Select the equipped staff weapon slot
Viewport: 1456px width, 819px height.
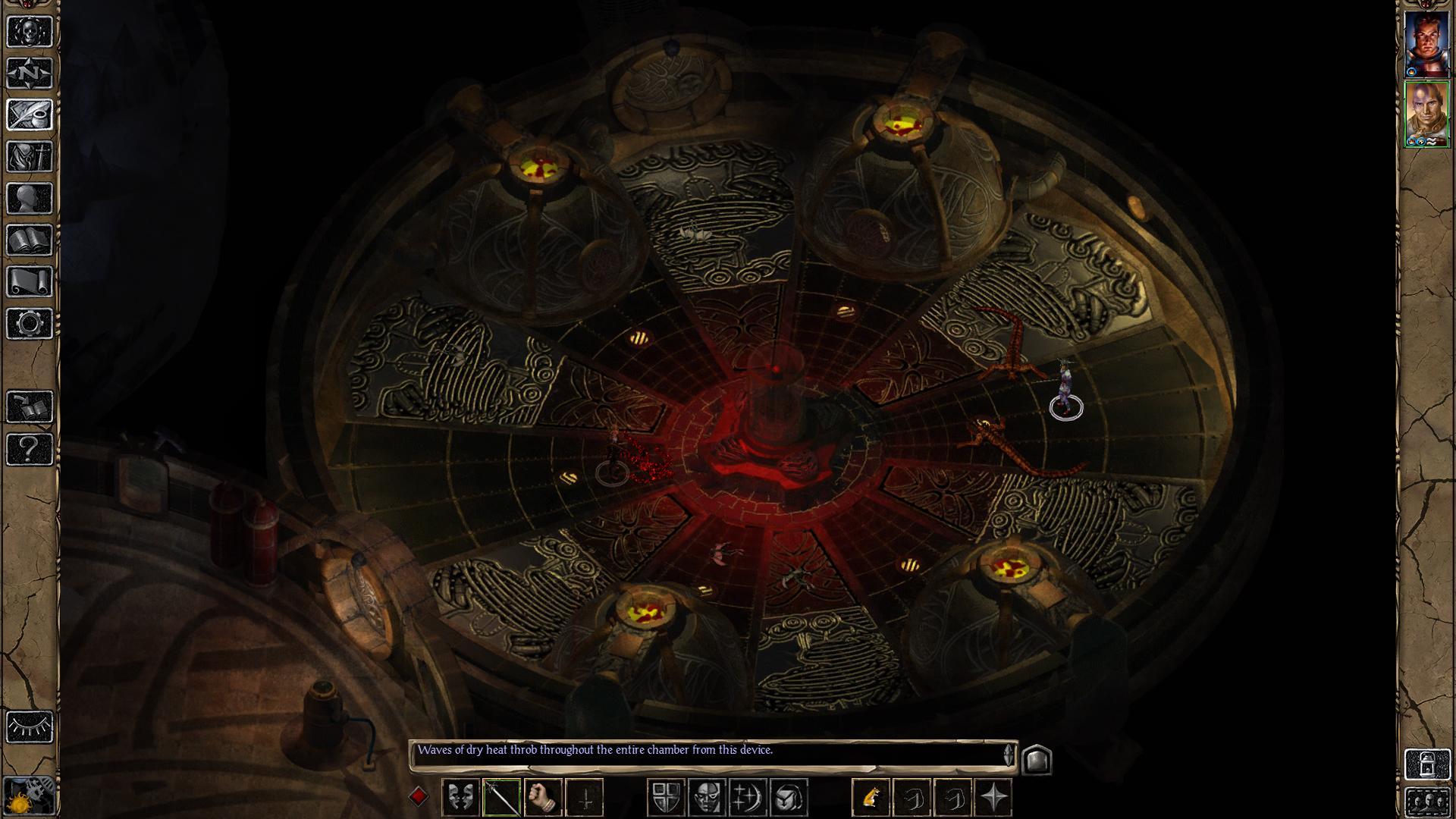click(501, 798)
